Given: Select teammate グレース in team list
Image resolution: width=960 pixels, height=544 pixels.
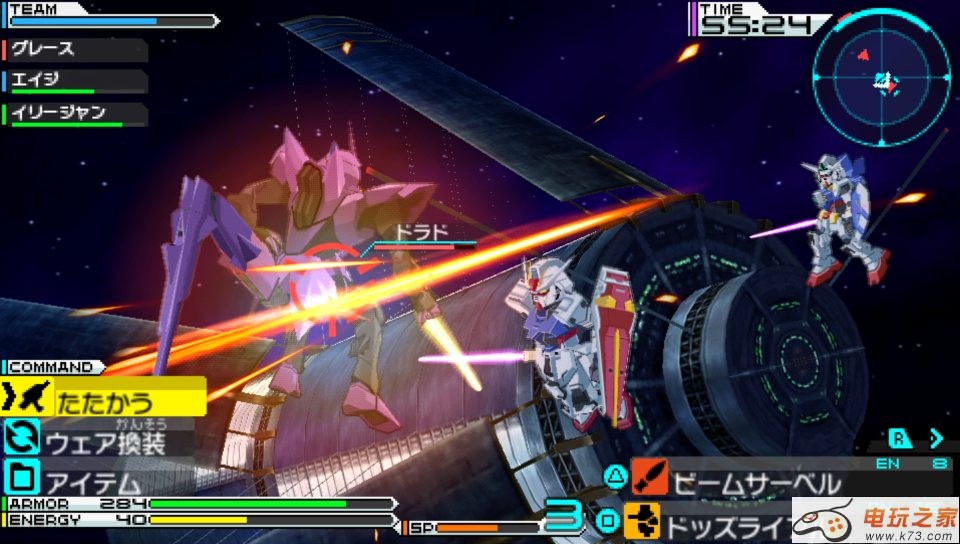Looking at the screenshot, I should click(75, 49).
